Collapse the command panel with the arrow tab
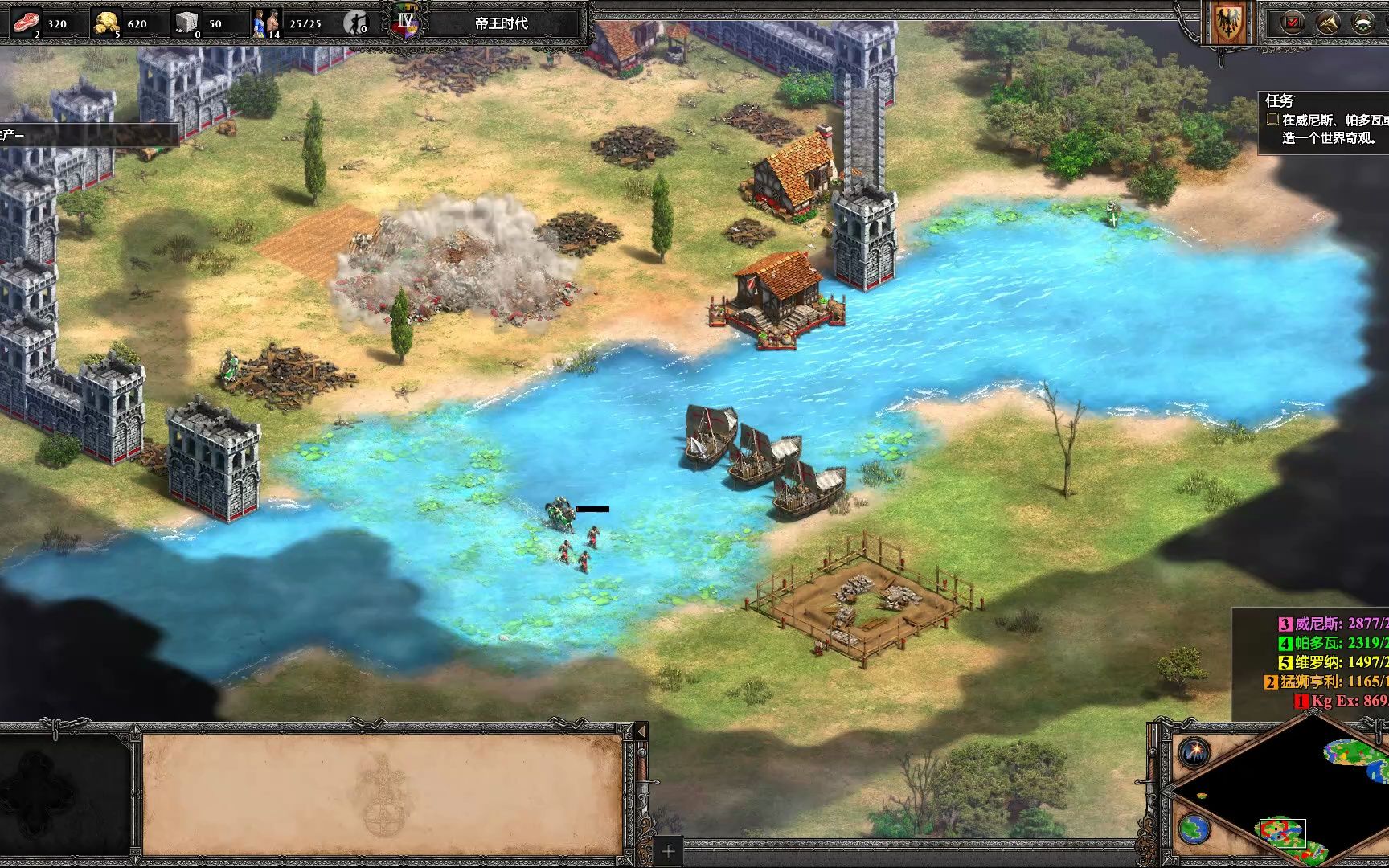This screenshot has width=1389, height=868. point(641,731)
